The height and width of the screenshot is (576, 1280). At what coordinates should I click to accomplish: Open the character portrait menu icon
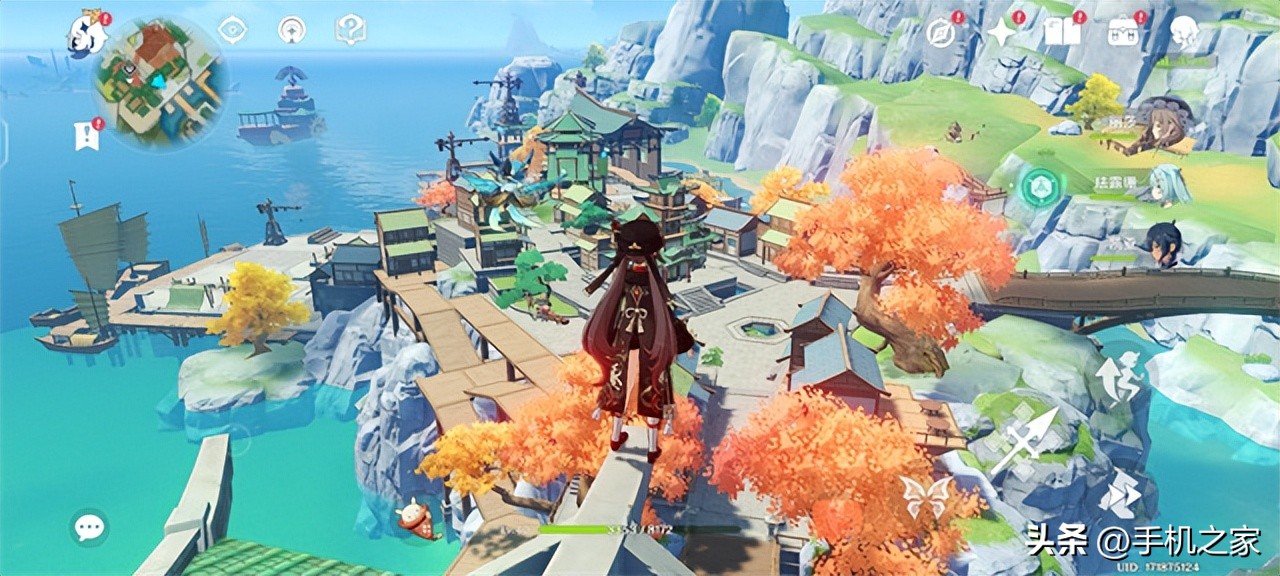coord(1184,33)
